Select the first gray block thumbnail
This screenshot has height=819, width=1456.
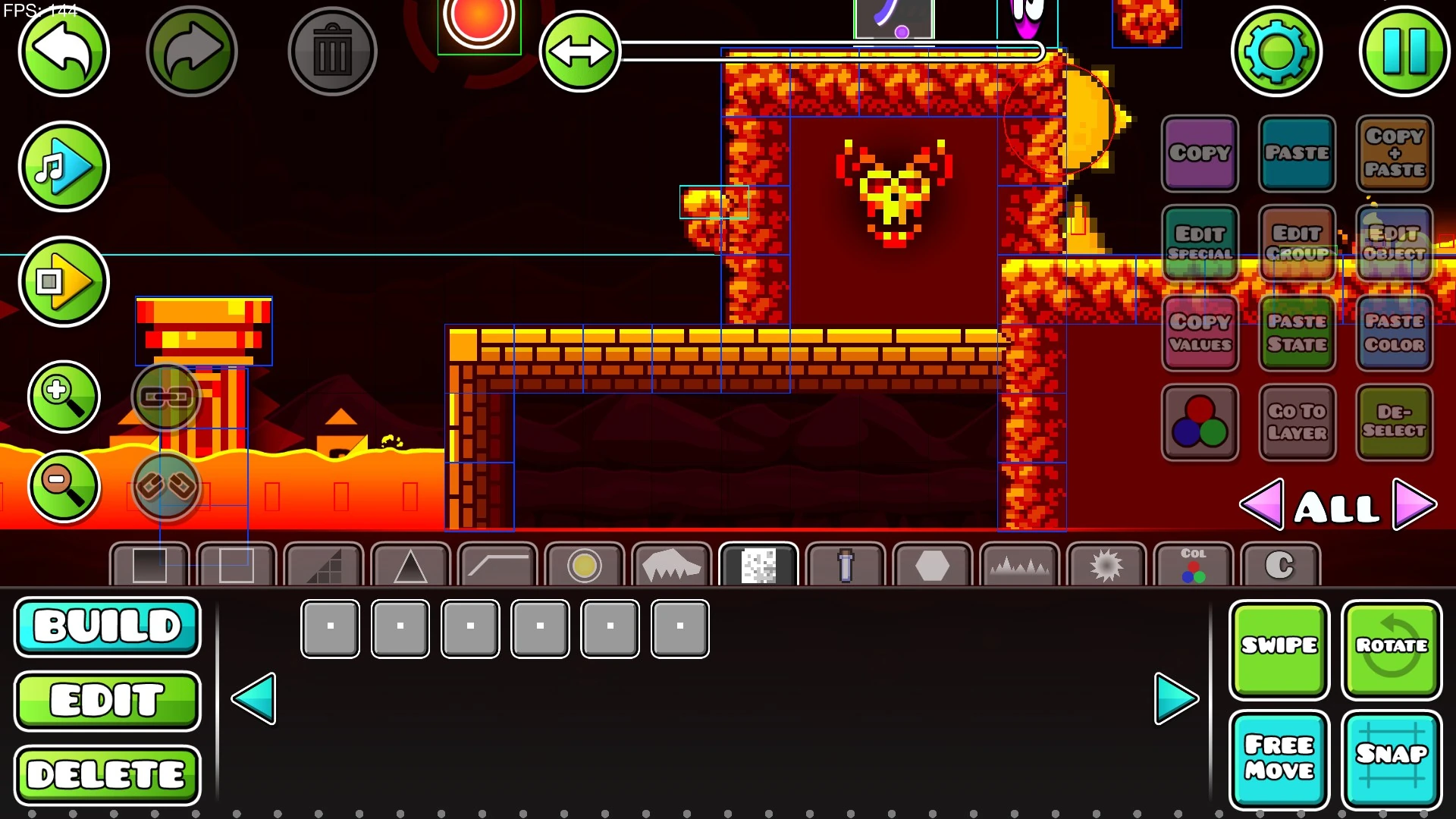pos(330,628)
